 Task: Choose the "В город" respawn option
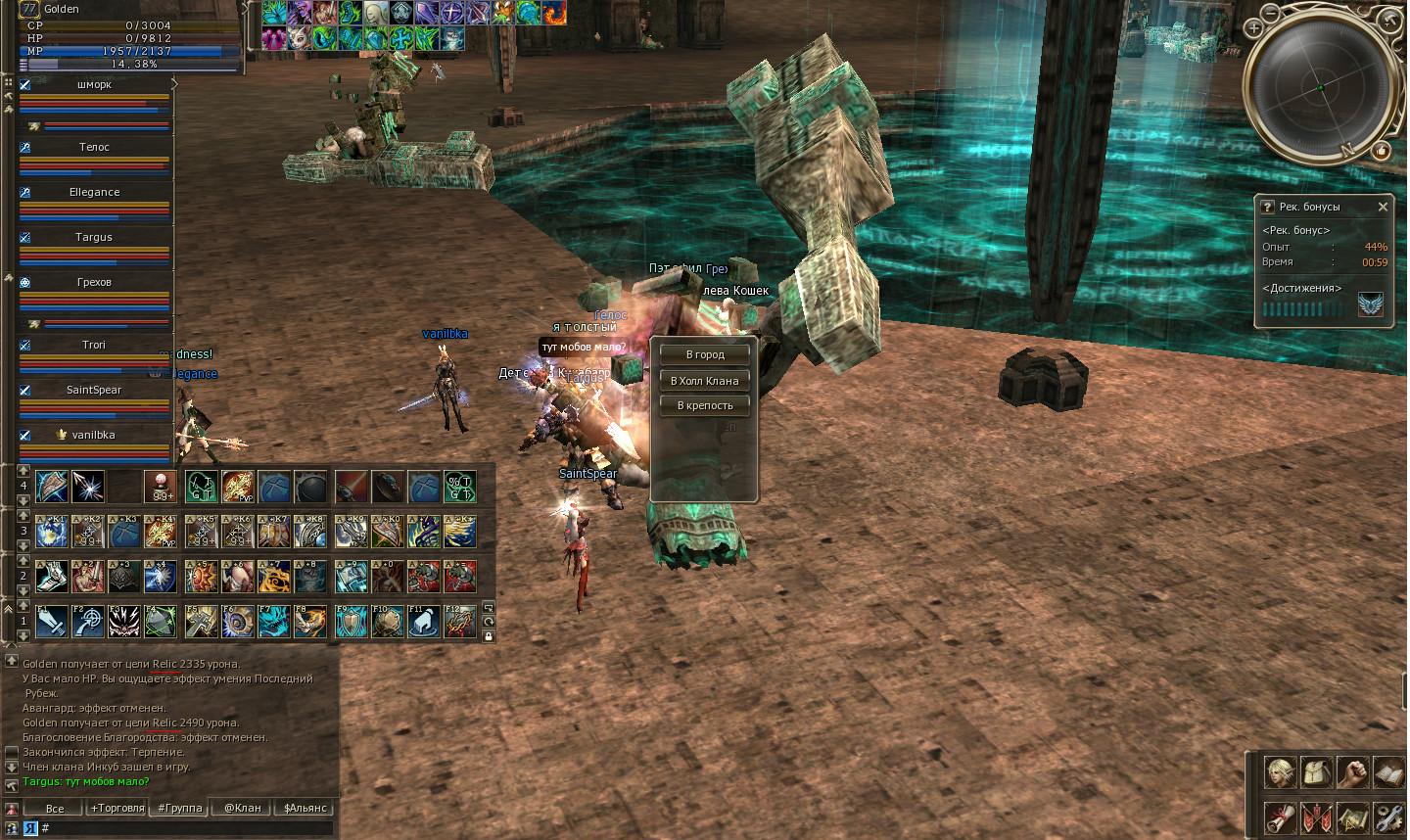click(704, 354)
